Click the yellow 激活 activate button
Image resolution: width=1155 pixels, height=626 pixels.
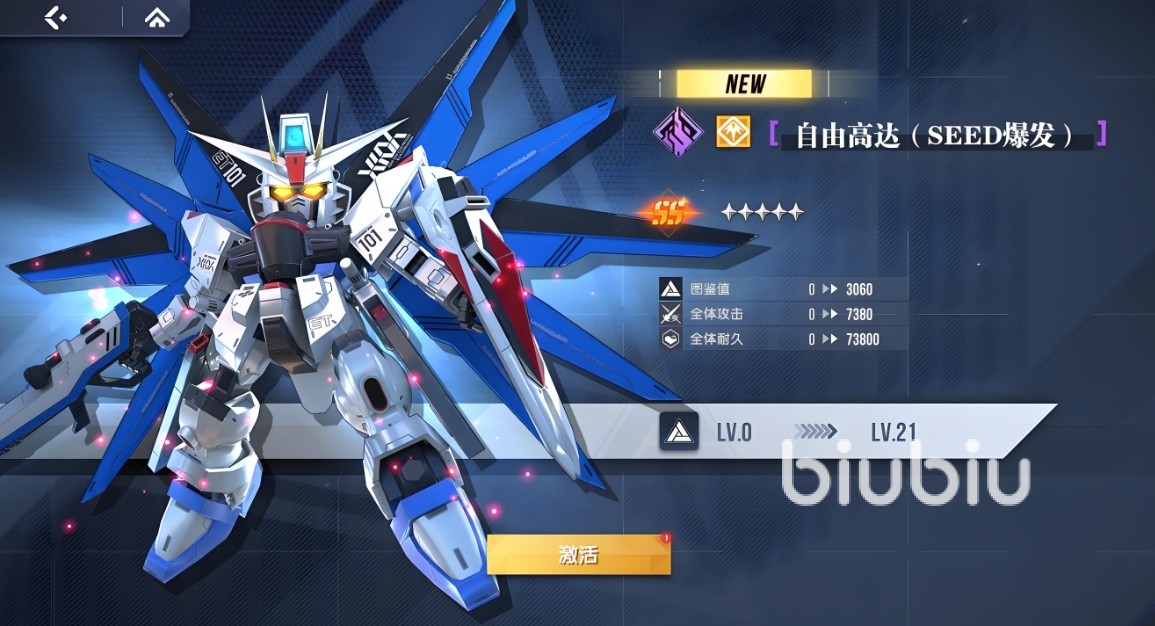(578, 556)
